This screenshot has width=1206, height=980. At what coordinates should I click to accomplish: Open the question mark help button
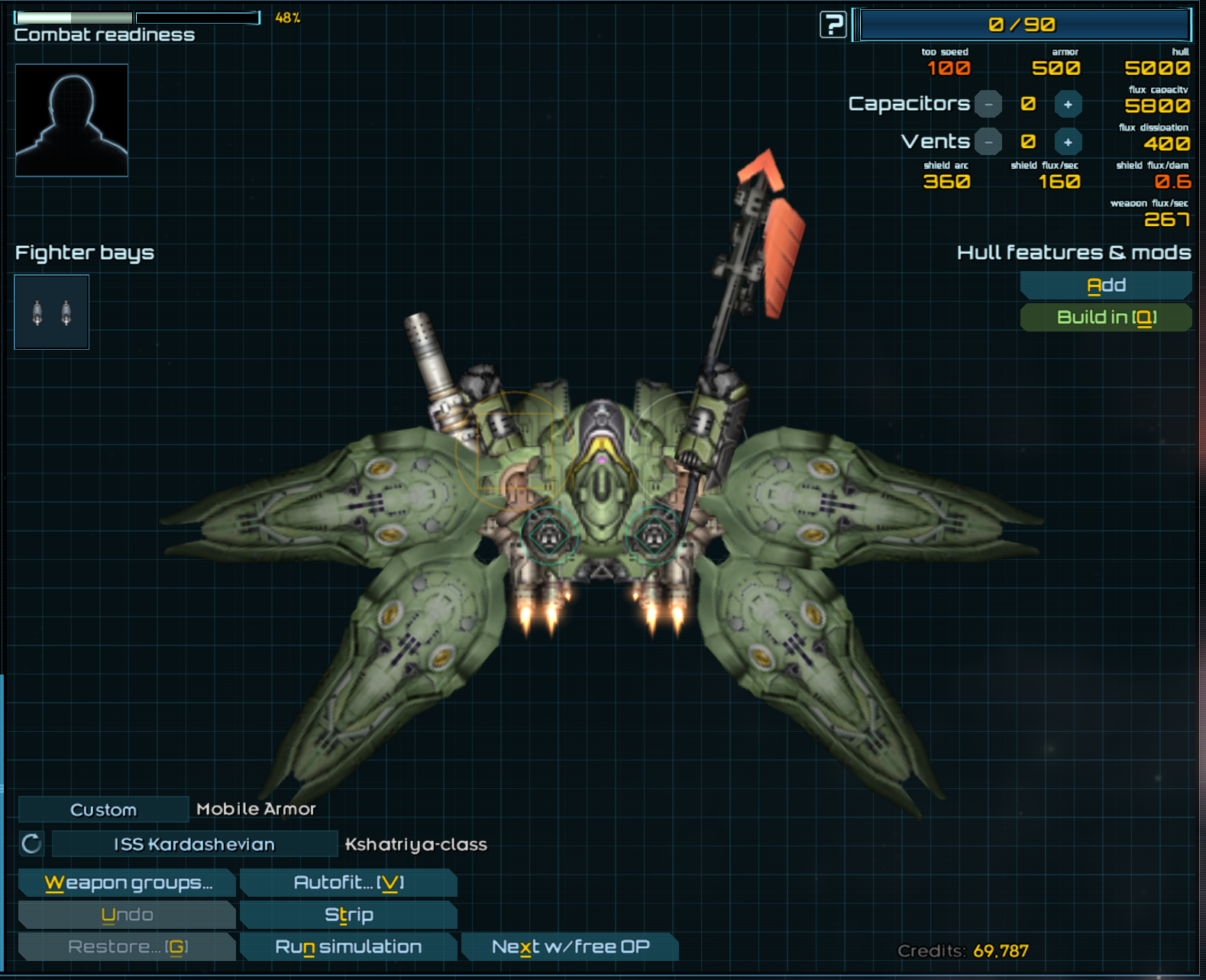[x=833, y=24]
